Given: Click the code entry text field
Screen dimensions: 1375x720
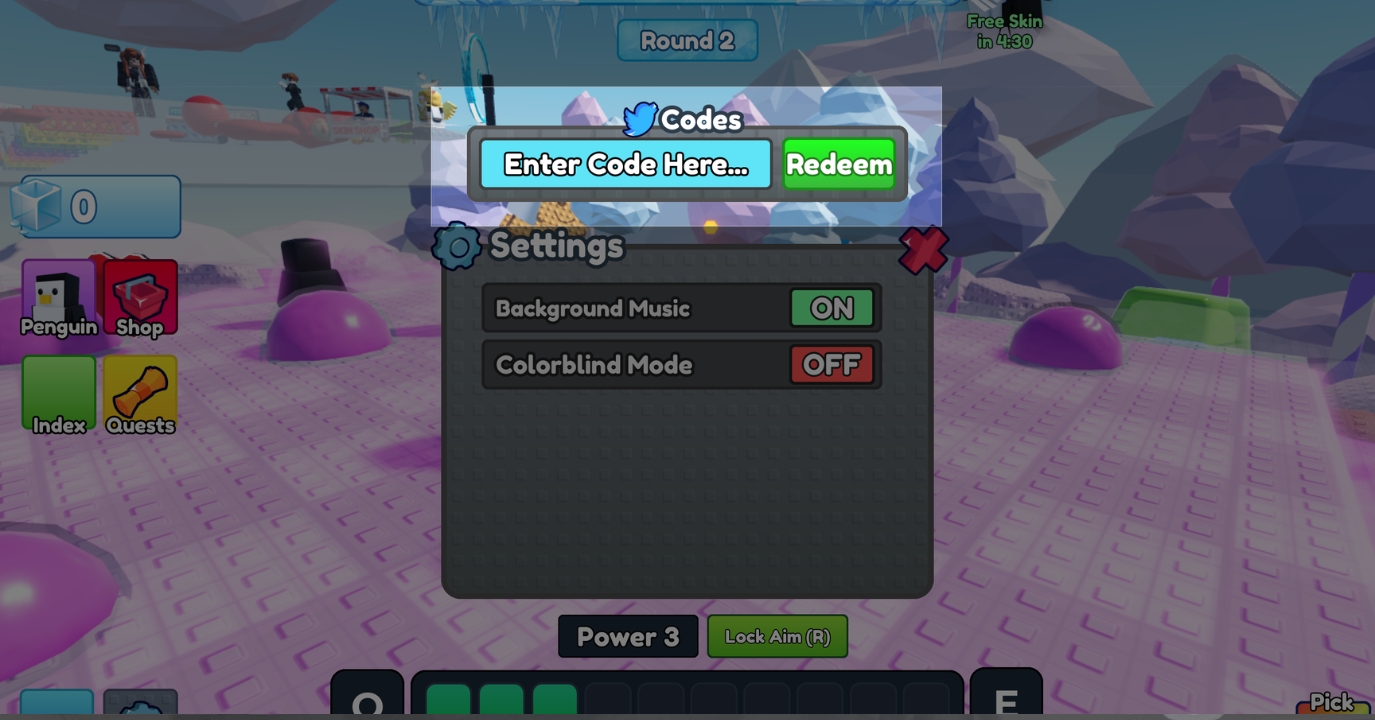Looking at the screenshot, I should 626,163.
